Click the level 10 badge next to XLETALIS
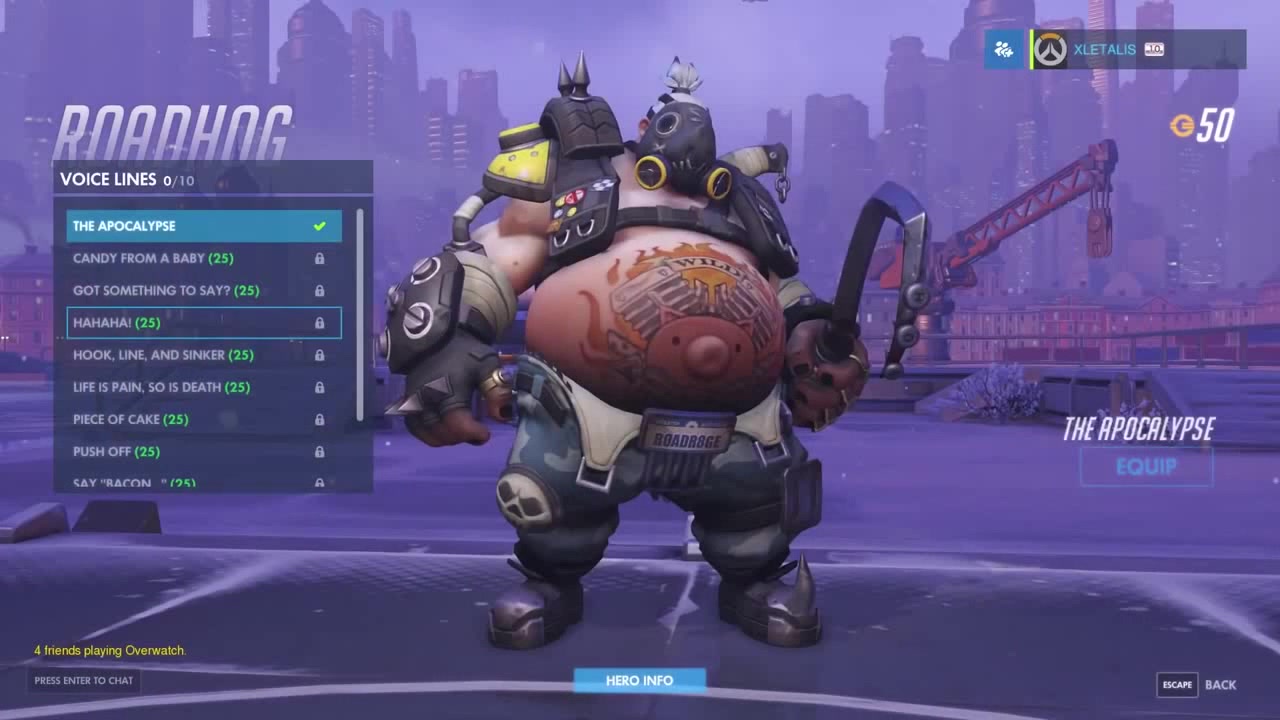 (x=1154, y=48)
